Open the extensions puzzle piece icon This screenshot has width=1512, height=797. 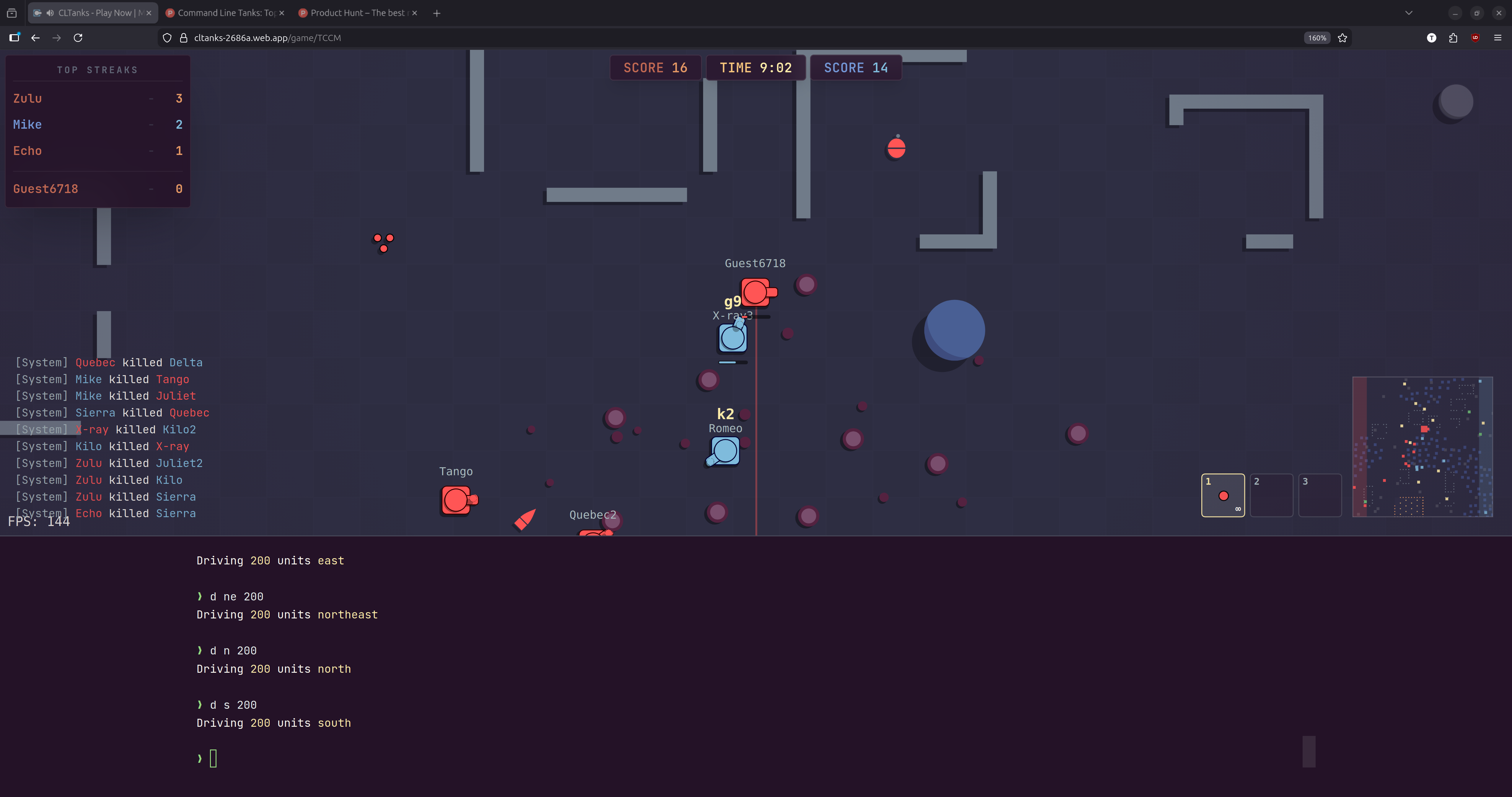click(1453, 37)
